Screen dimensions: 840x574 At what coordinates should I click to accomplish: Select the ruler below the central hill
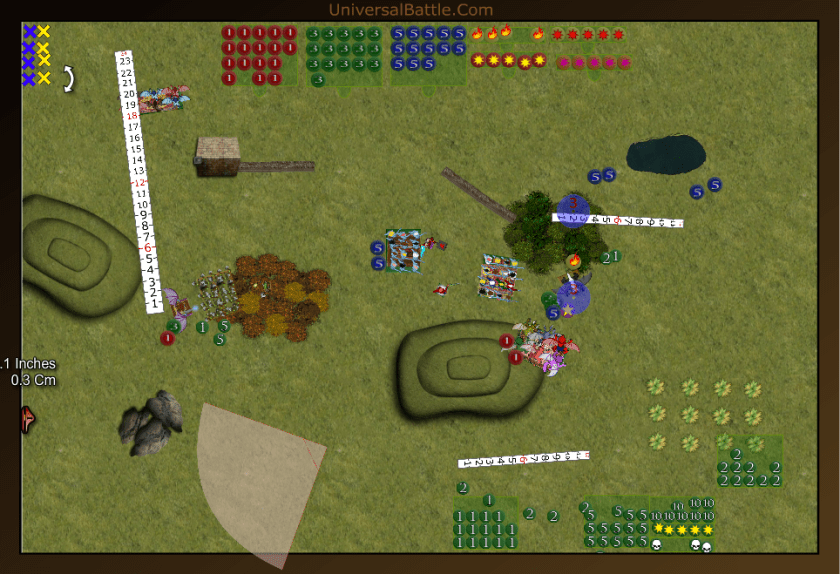tap(523, 460)
